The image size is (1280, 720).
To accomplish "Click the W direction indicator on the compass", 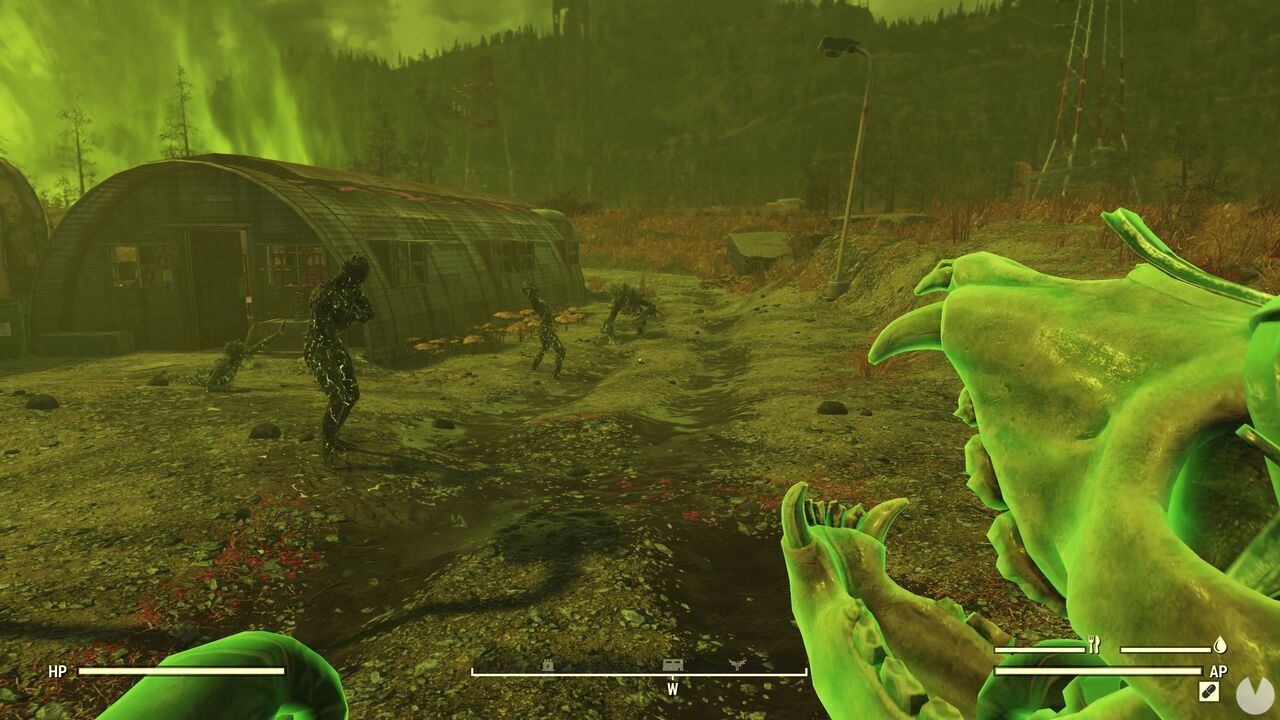I will coord(672,689).
